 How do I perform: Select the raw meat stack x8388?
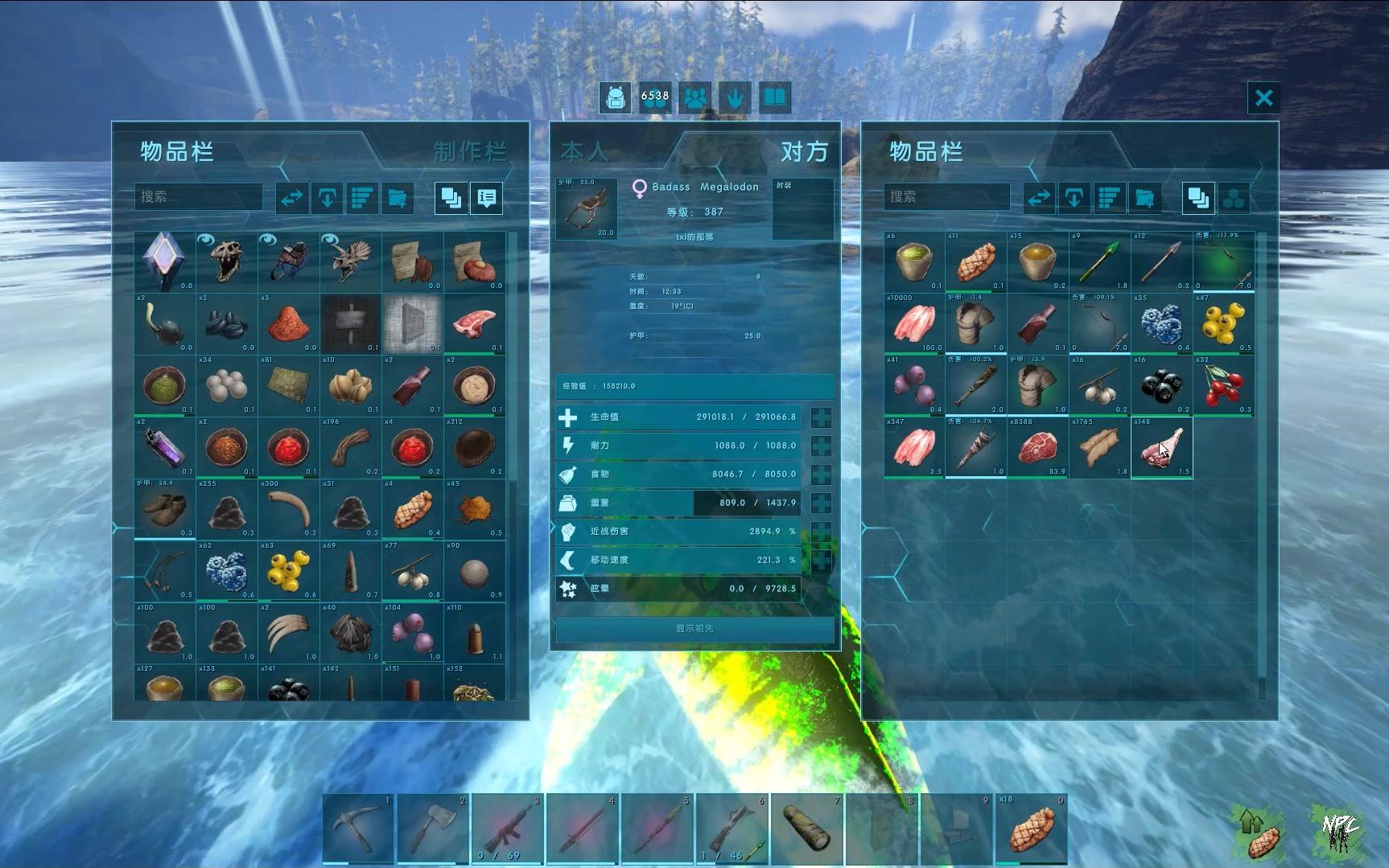(1037, 447)
